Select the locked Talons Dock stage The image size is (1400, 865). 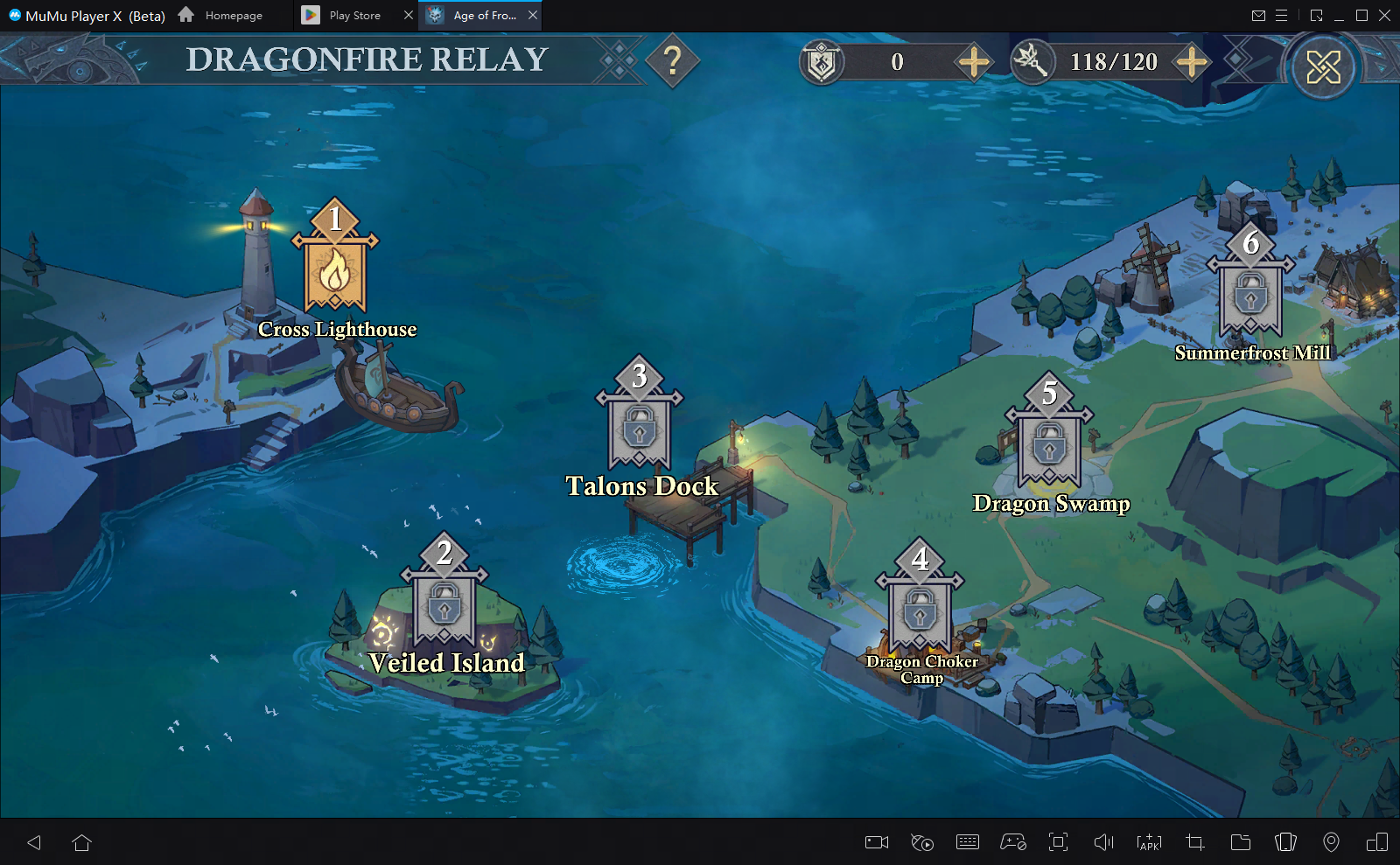coord(640,429)
